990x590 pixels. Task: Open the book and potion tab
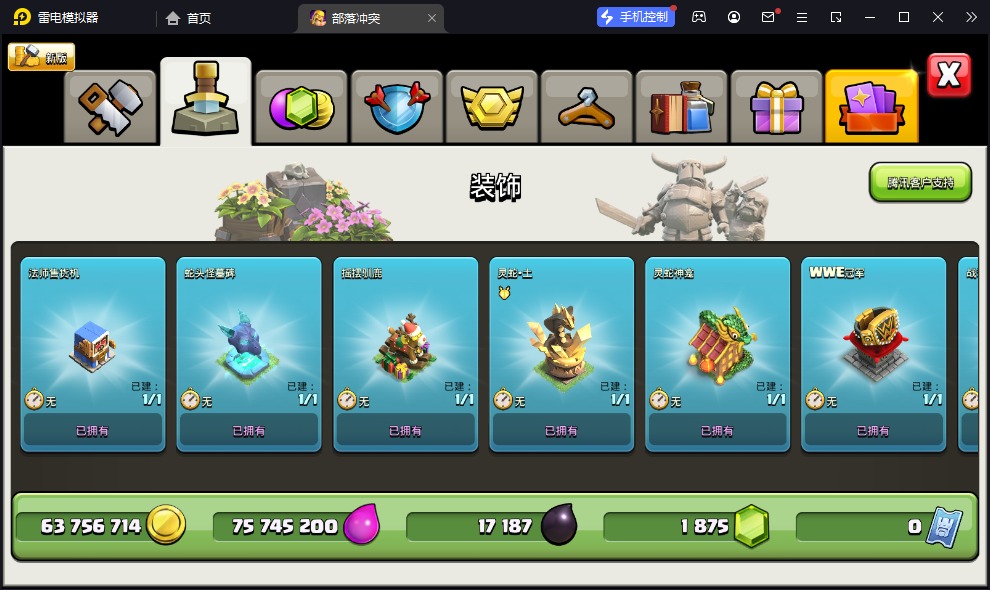pyautogui.click(x=681, y=106)
